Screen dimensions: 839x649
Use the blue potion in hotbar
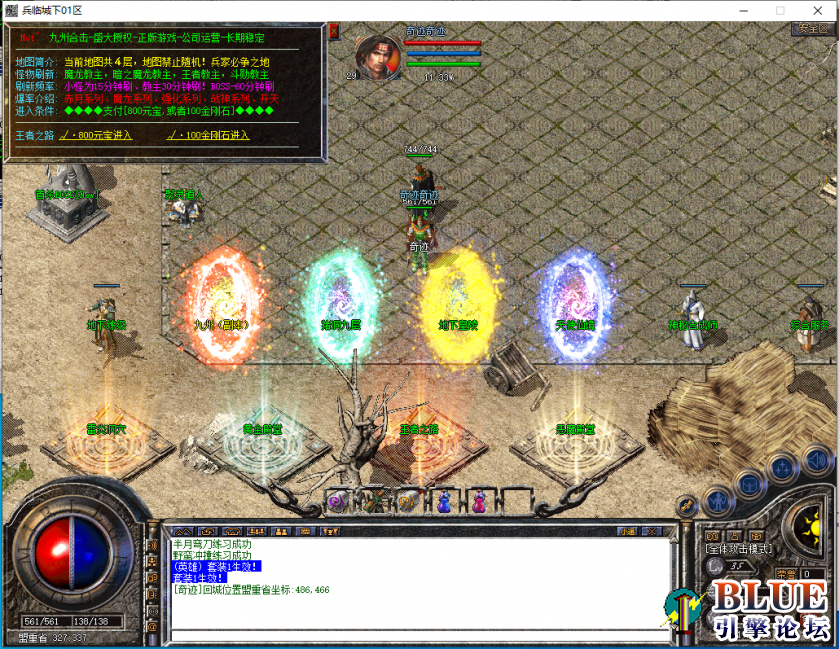point(443,500)
